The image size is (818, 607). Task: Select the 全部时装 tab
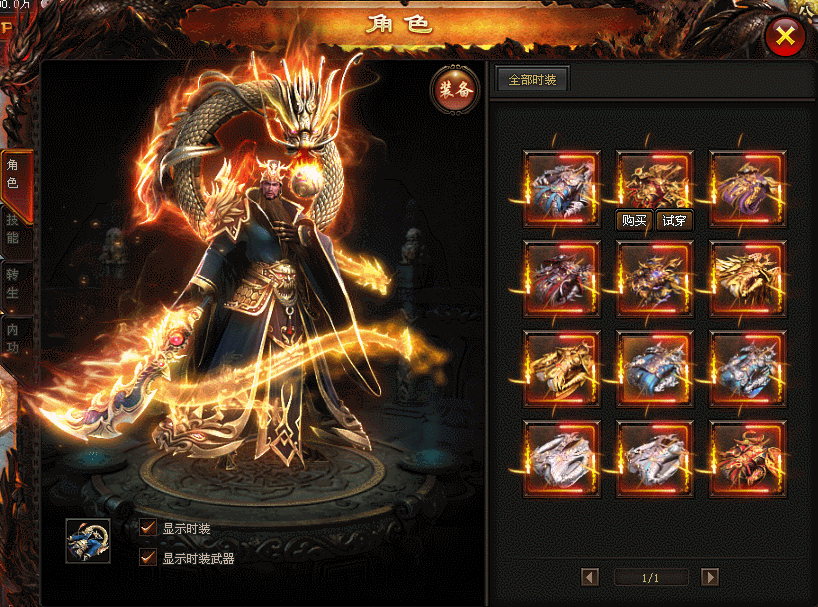533,80
